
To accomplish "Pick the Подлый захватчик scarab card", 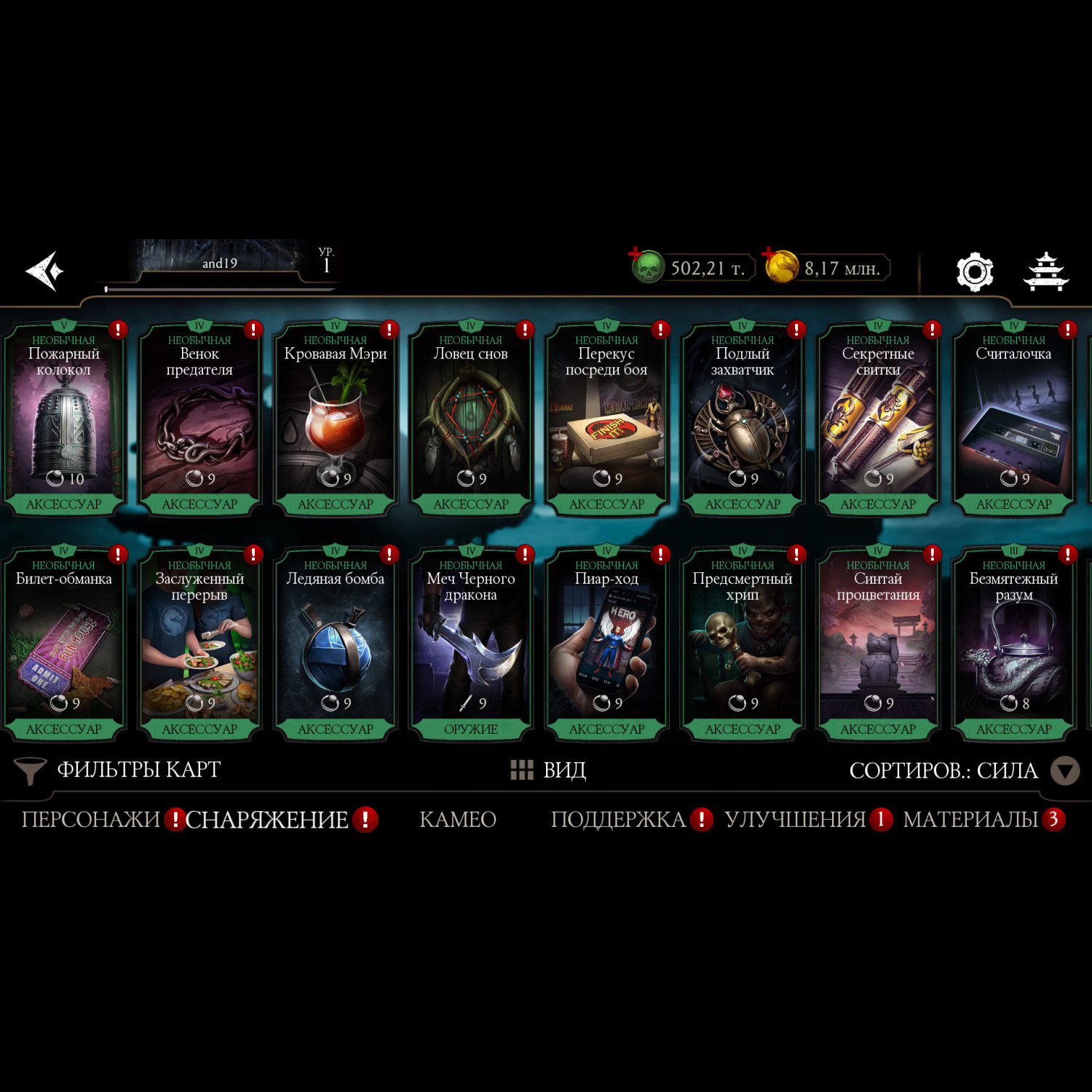I will 743,420.
